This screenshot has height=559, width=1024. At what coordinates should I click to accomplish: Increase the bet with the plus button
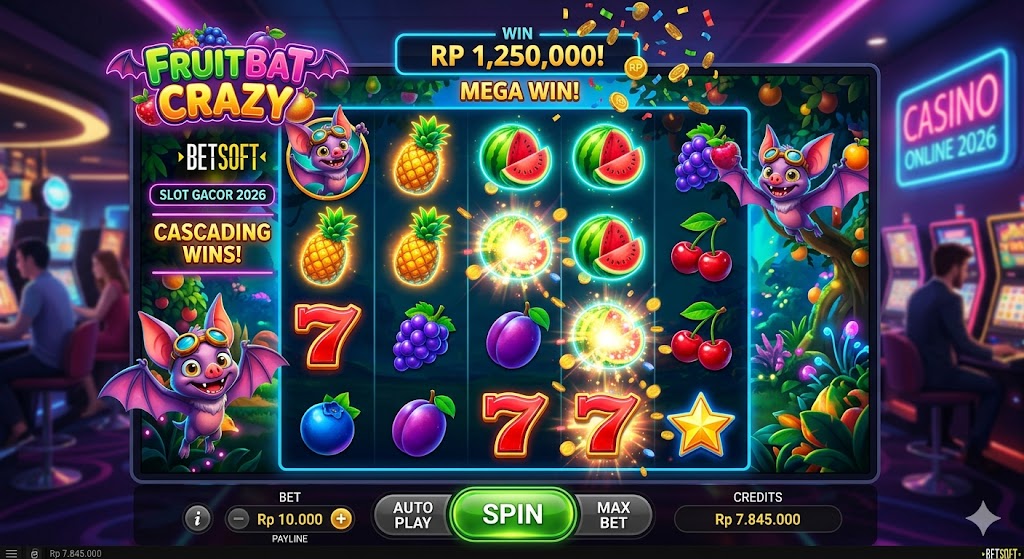pos(341,518)
